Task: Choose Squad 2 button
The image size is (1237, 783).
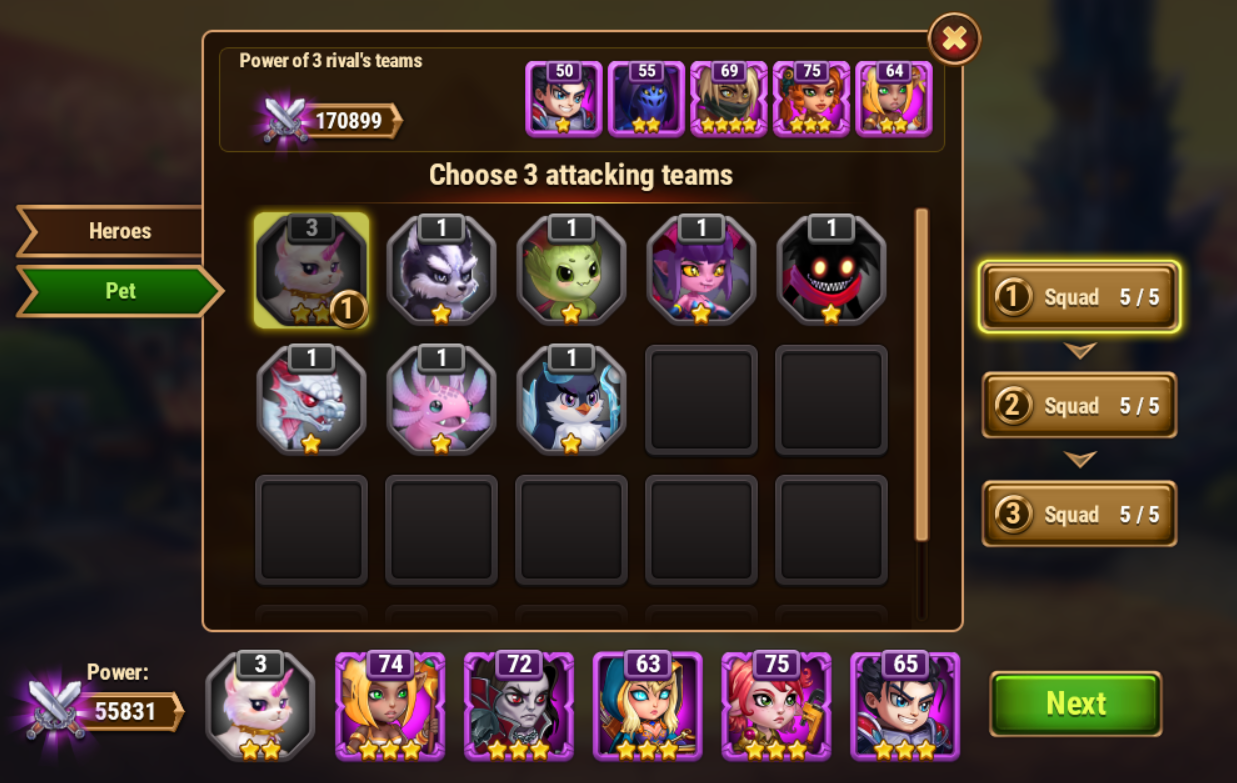Action: point(1079,405)
